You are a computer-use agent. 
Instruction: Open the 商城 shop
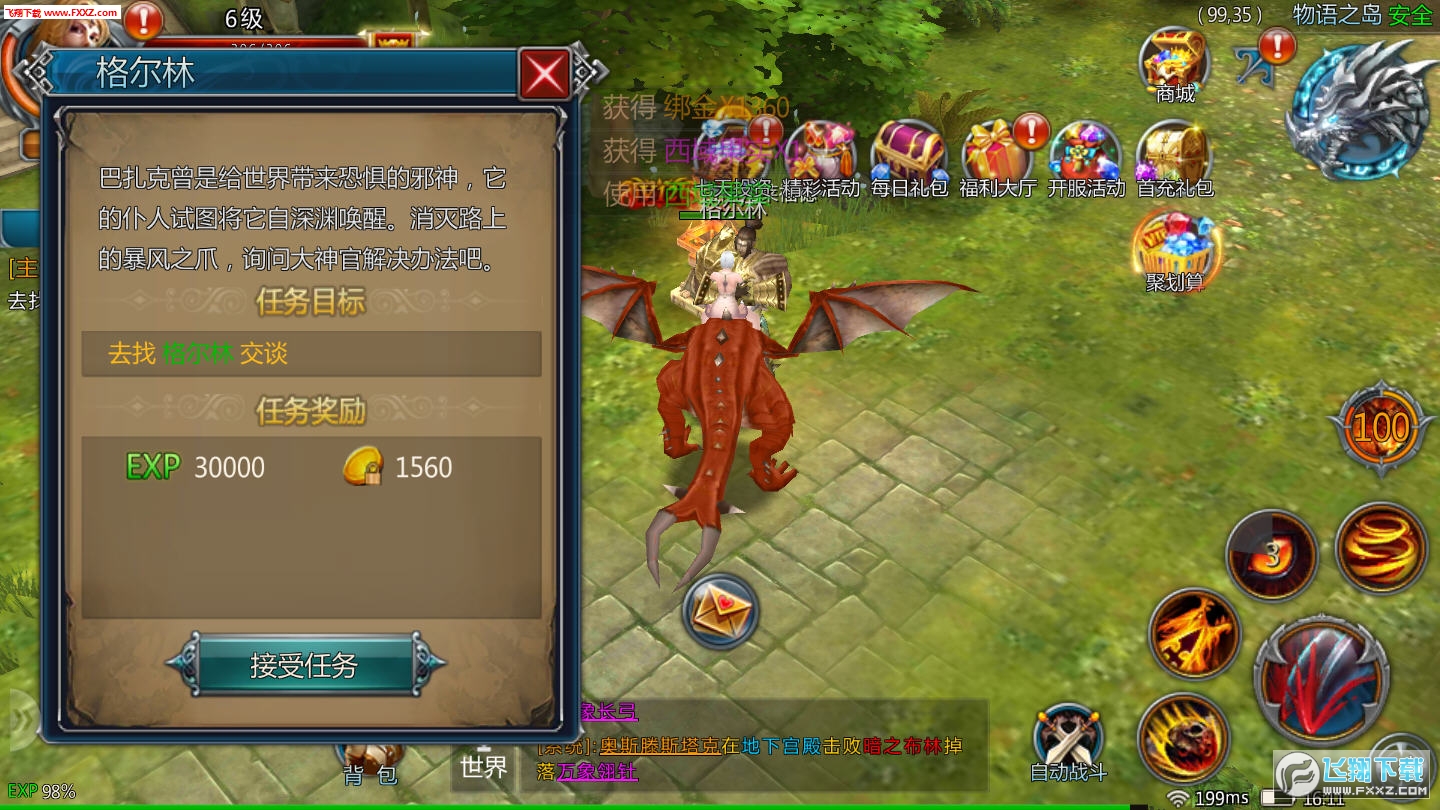(x=1175, y=62)
